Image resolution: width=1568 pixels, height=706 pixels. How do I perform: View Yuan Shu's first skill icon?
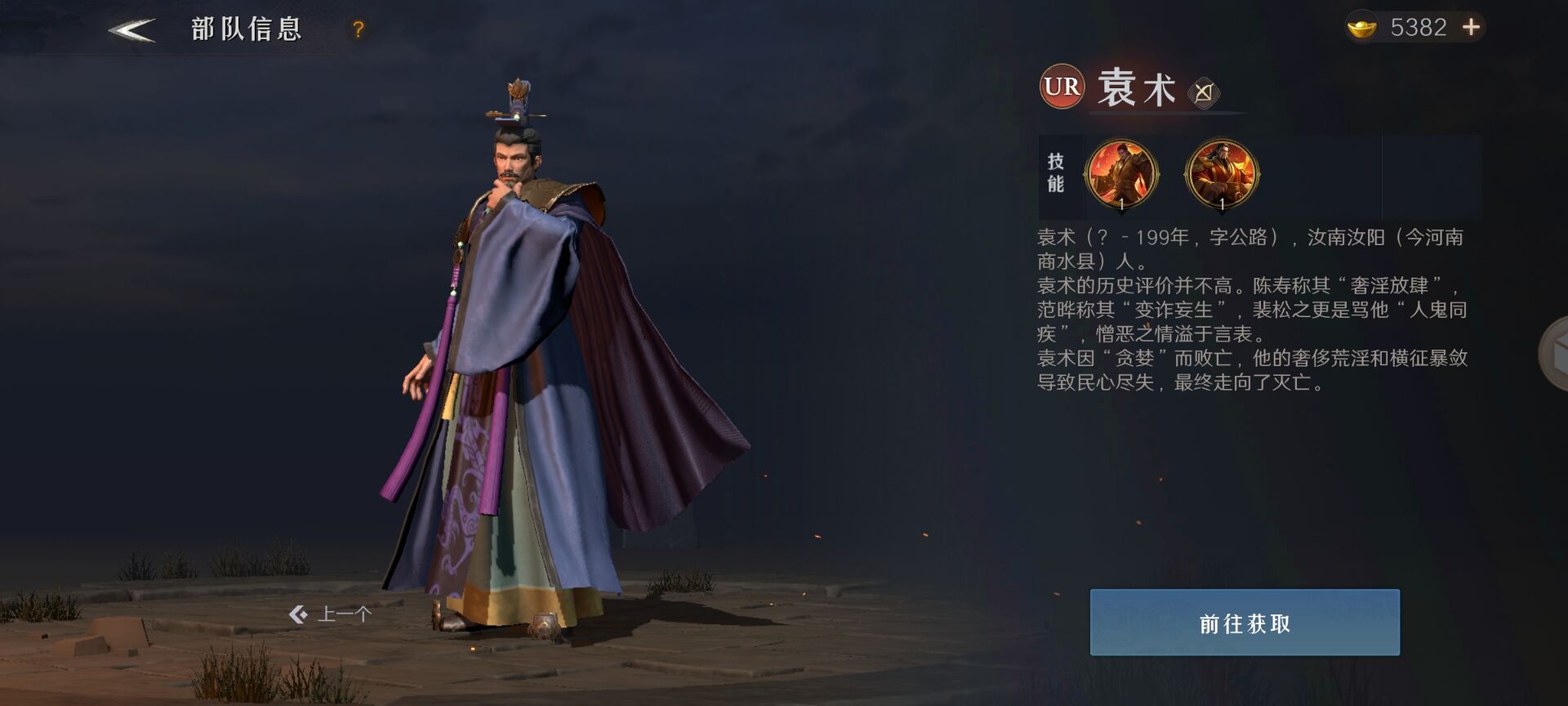[x=1121, y=174]
